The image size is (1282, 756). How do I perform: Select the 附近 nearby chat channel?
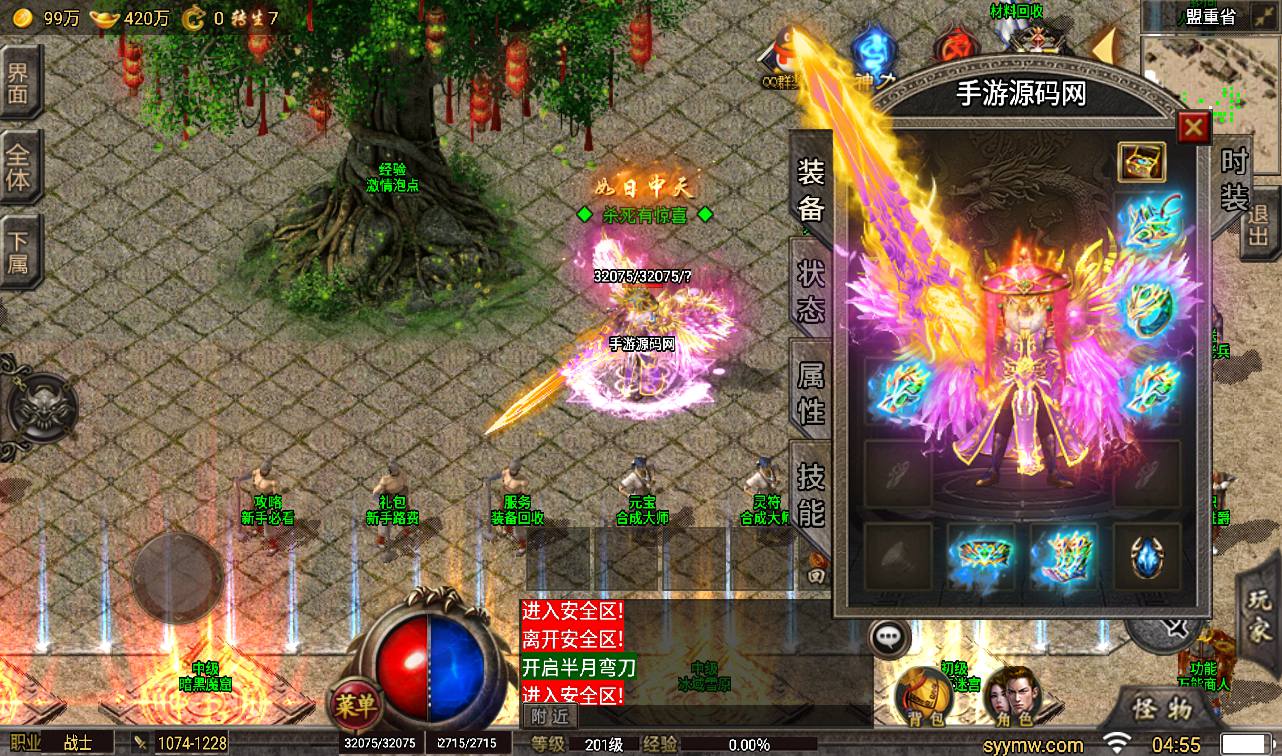coord(549,716)
